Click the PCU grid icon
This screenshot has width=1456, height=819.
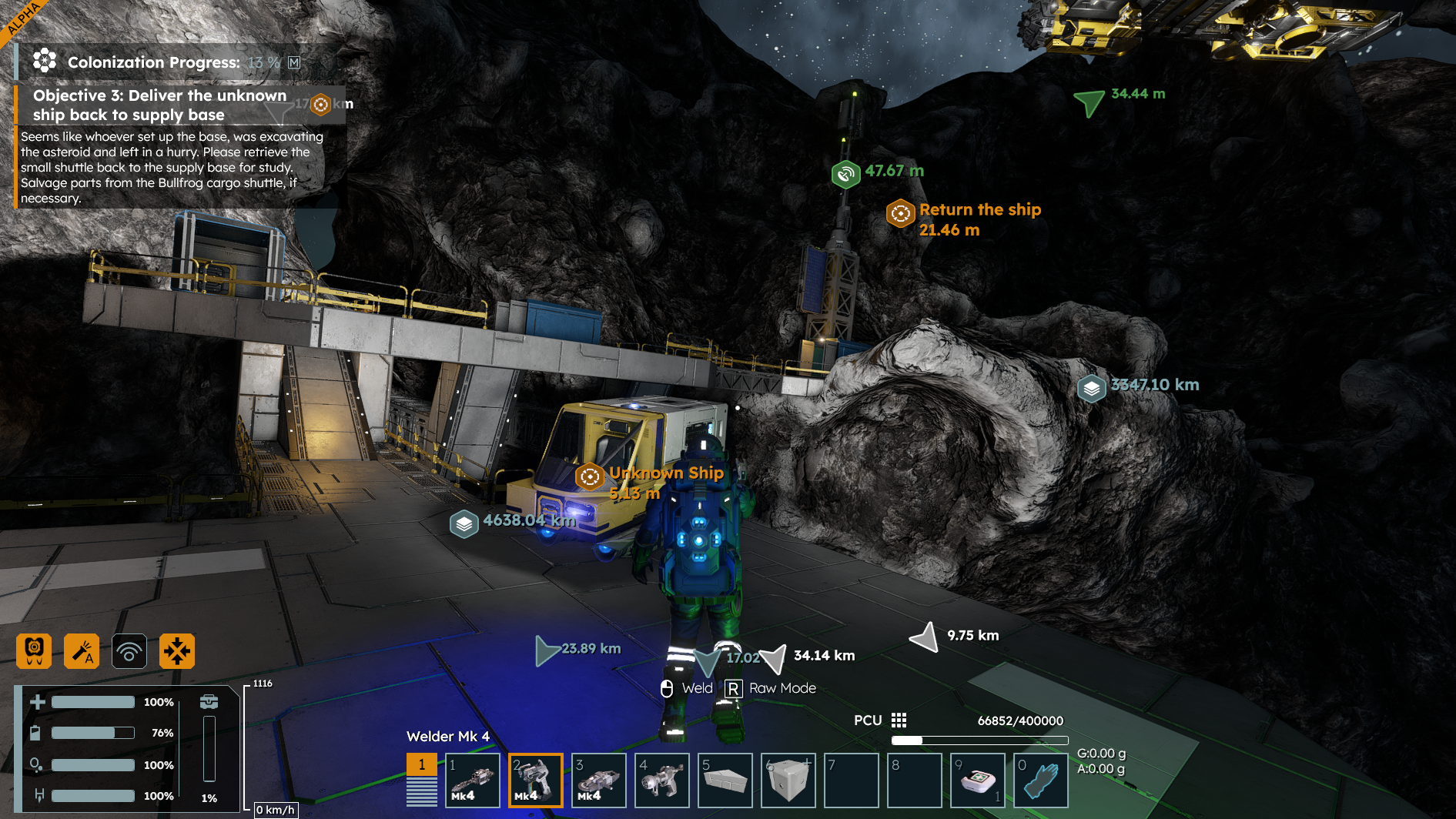(899, 720)
